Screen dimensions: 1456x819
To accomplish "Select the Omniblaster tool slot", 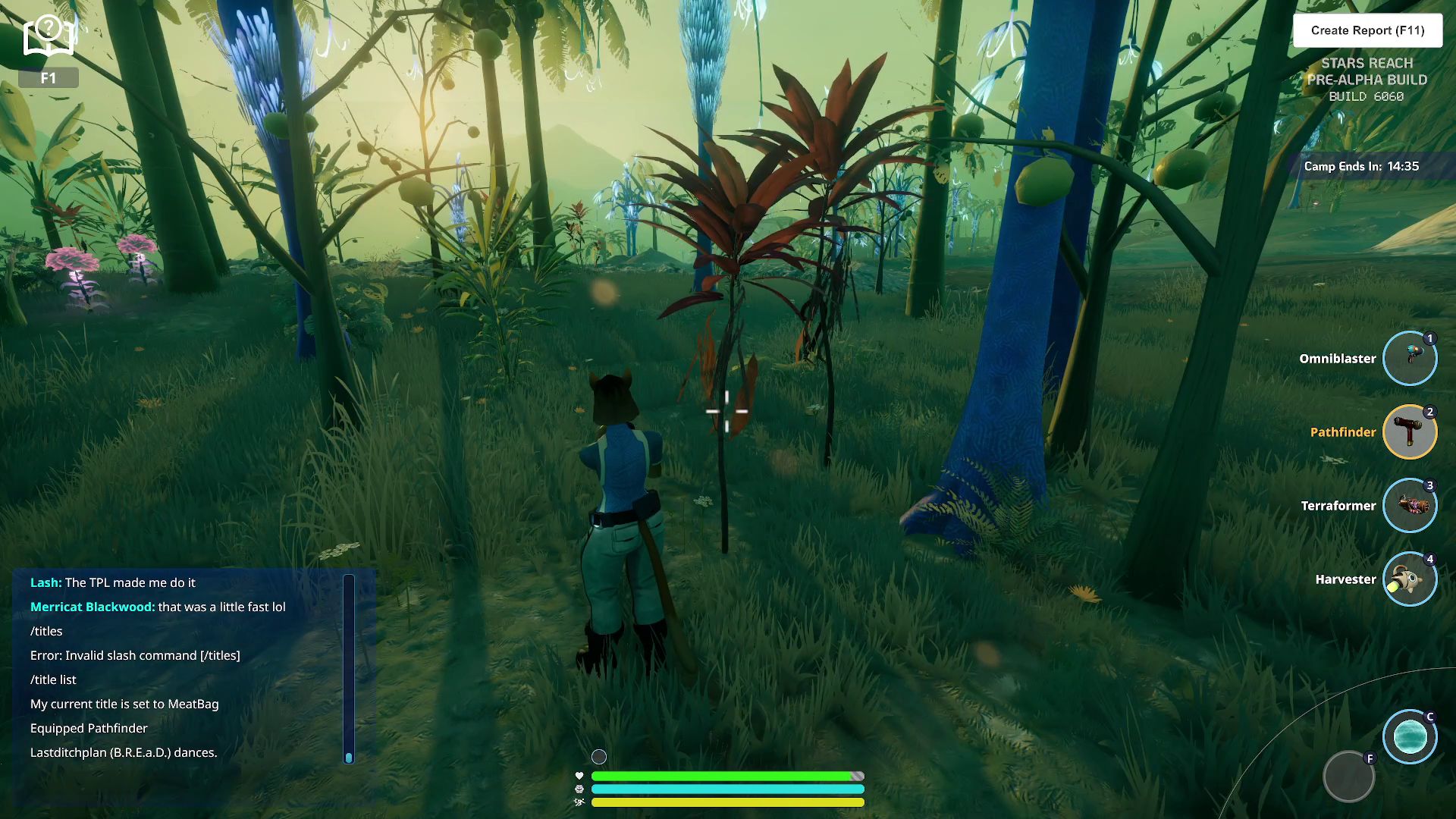I will click(1410, 359).
